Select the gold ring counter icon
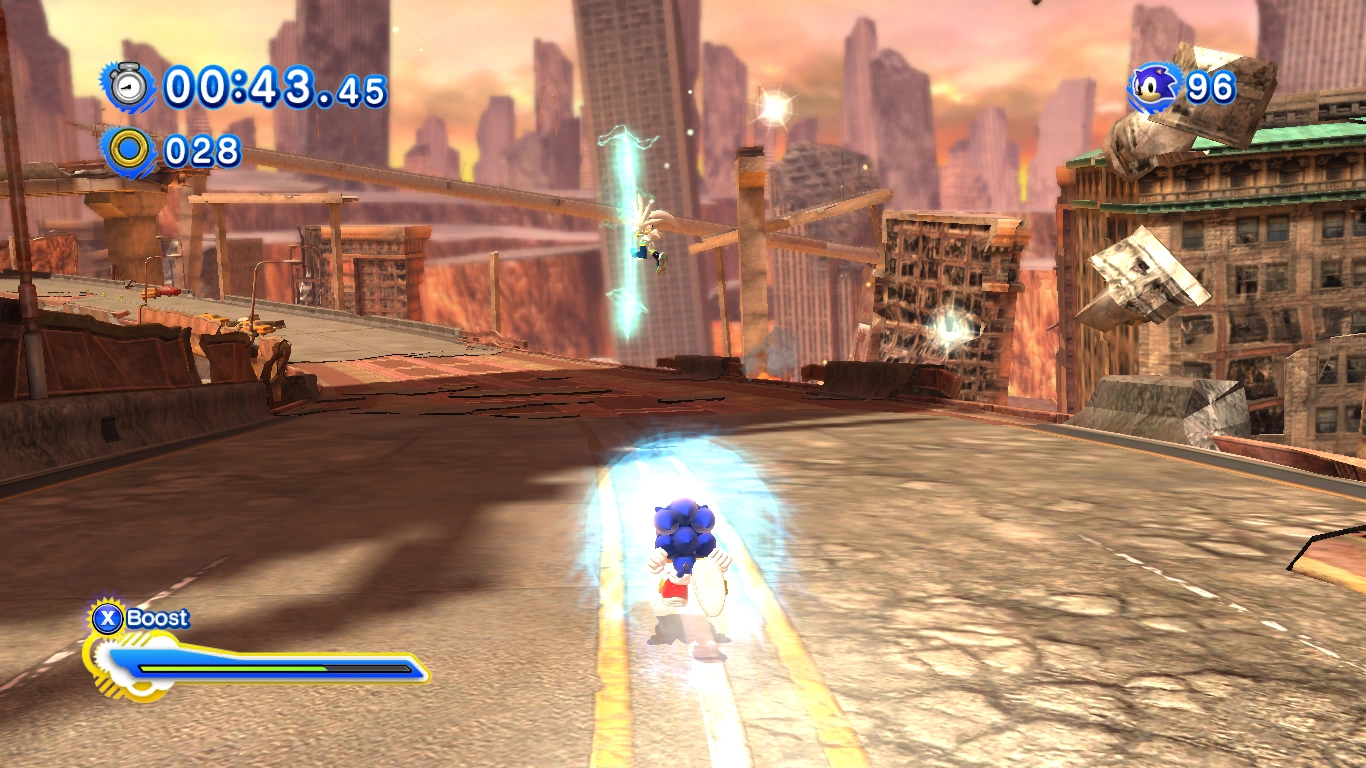 tap(129, 150)
